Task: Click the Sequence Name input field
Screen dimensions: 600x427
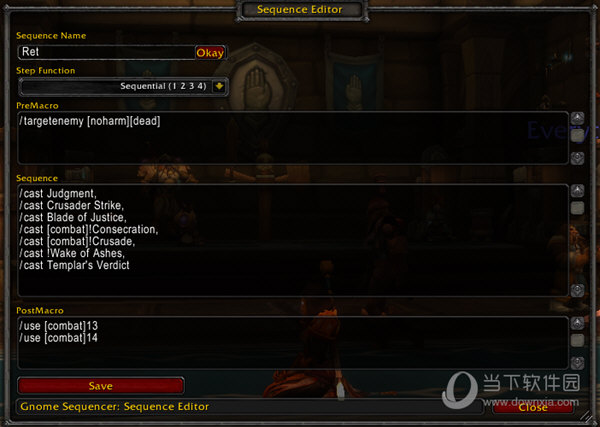Action: [x=105, y=53]
